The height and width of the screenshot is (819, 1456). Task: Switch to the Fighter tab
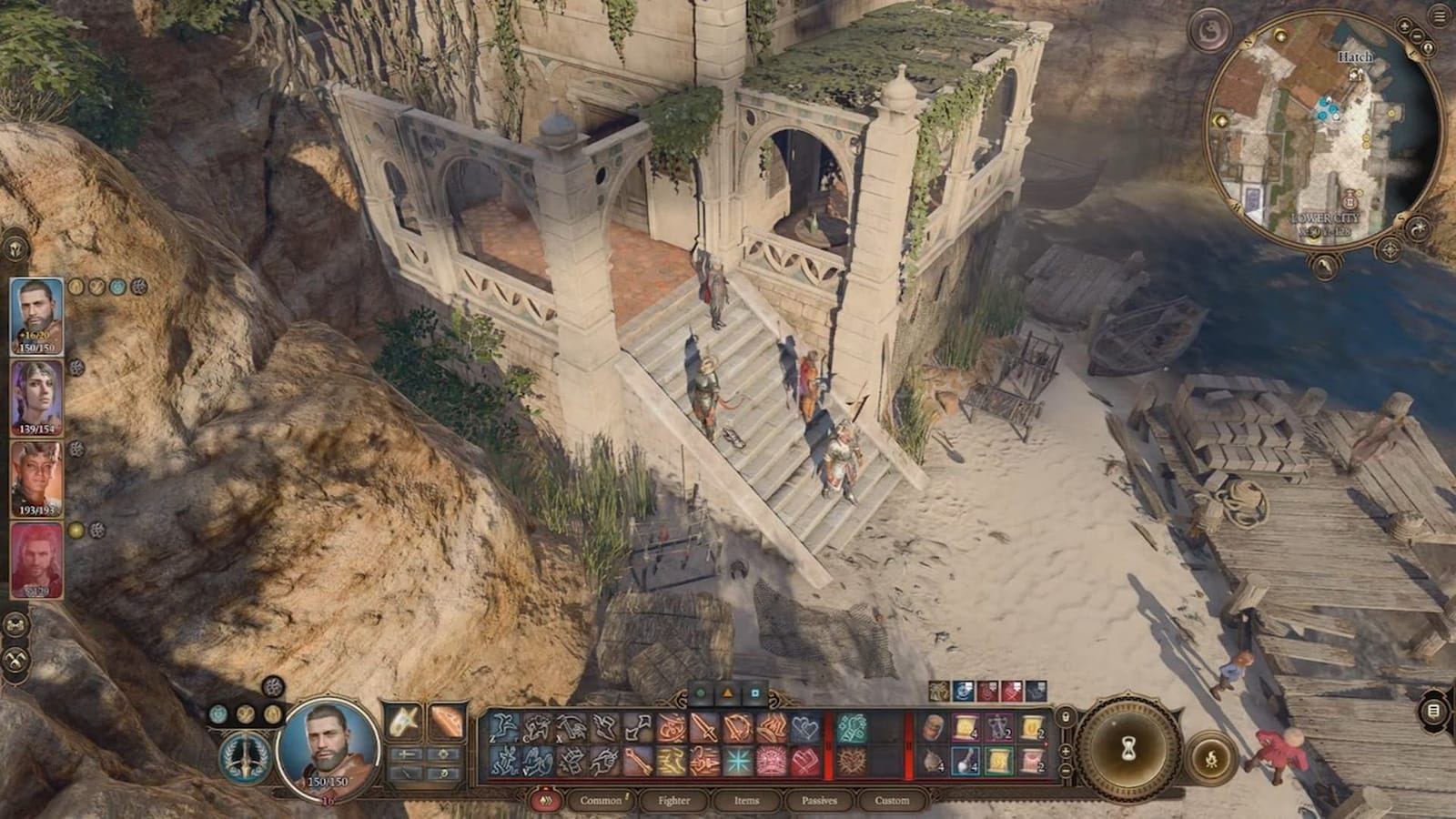[675, 801]
